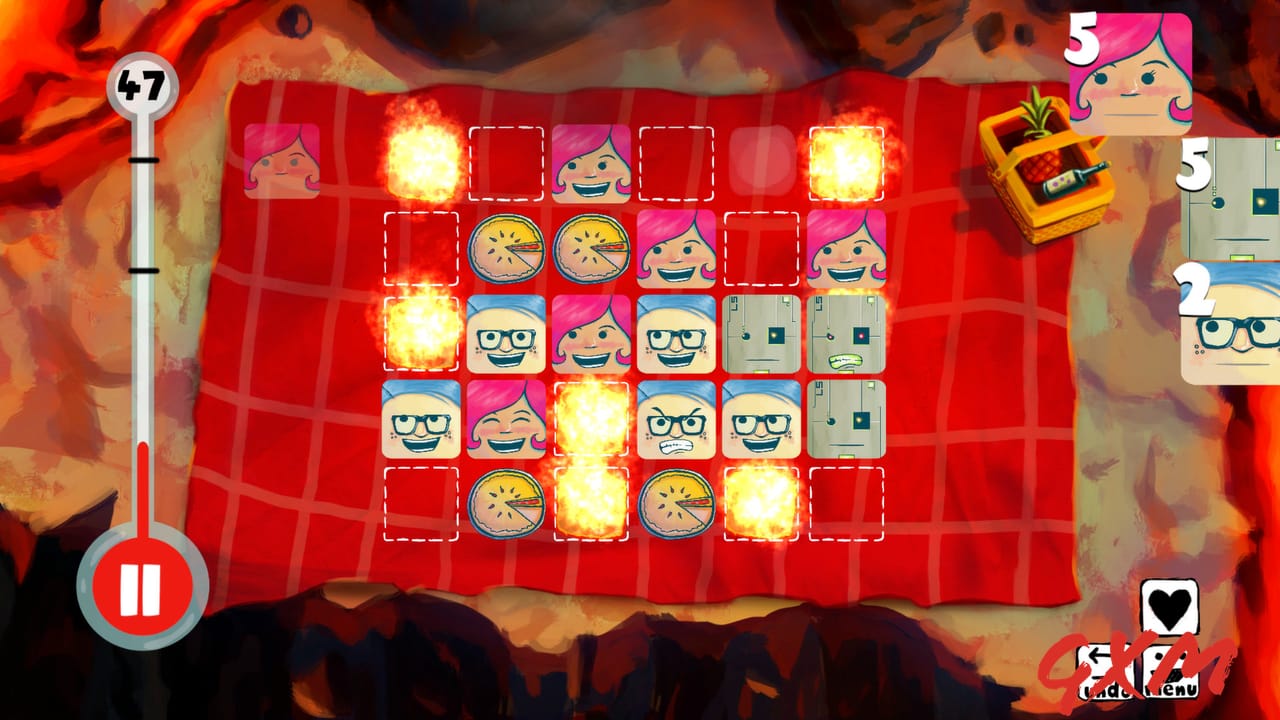
Task: Select the pink-haired girl tile from the queue
Action: [x=1128, y=70]
